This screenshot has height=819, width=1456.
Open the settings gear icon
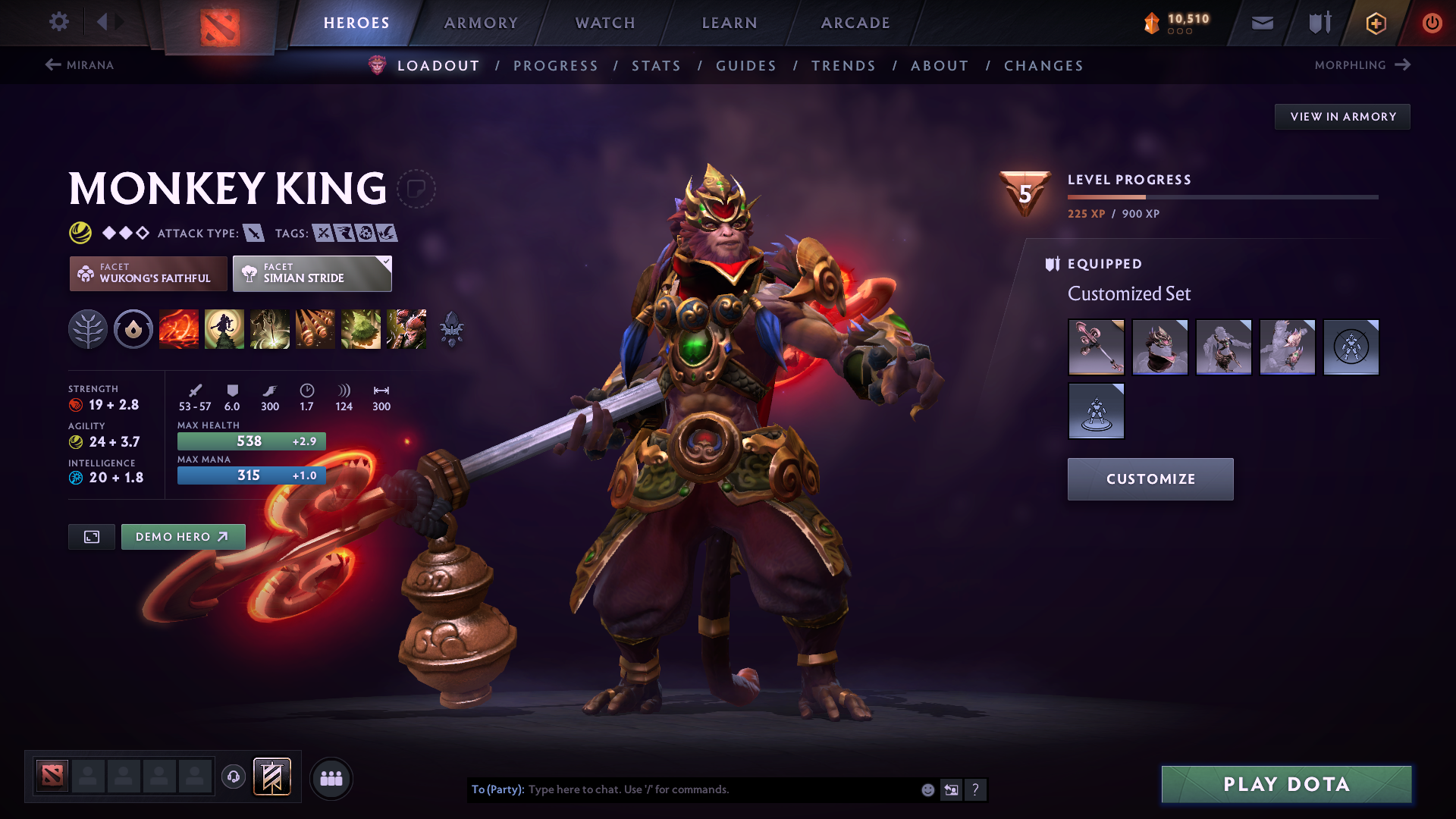59,22
